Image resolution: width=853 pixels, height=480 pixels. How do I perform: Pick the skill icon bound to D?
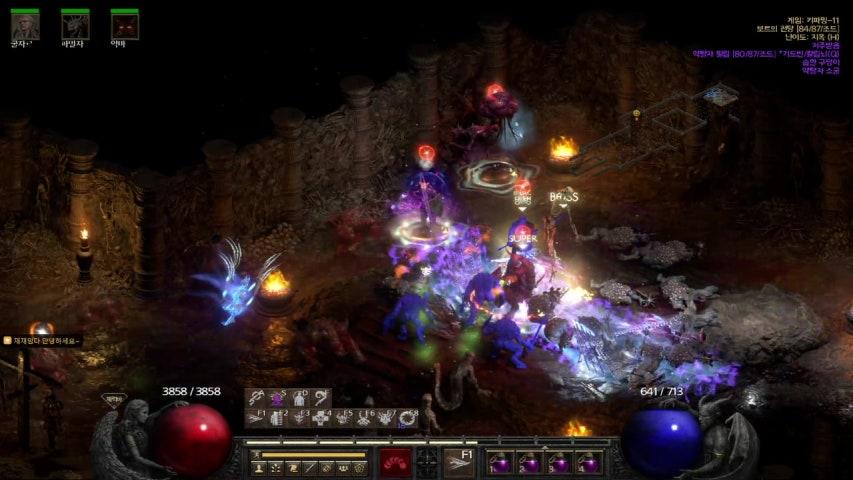298,398
